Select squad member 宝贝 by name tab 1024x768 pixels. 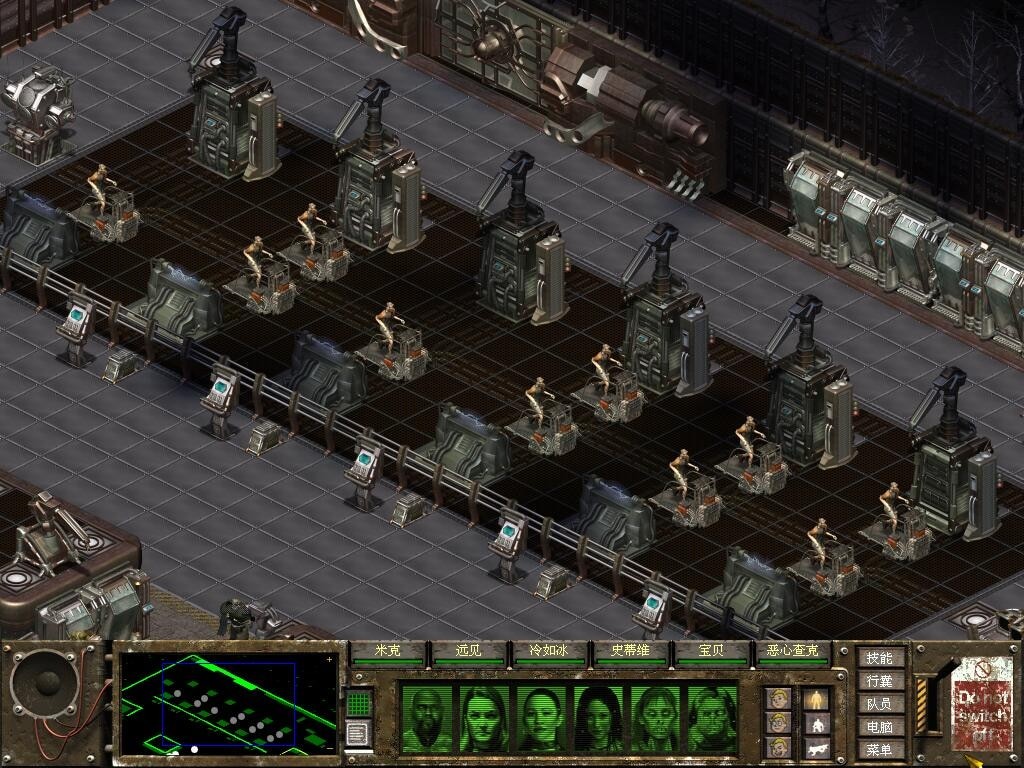tap(711, 652)
